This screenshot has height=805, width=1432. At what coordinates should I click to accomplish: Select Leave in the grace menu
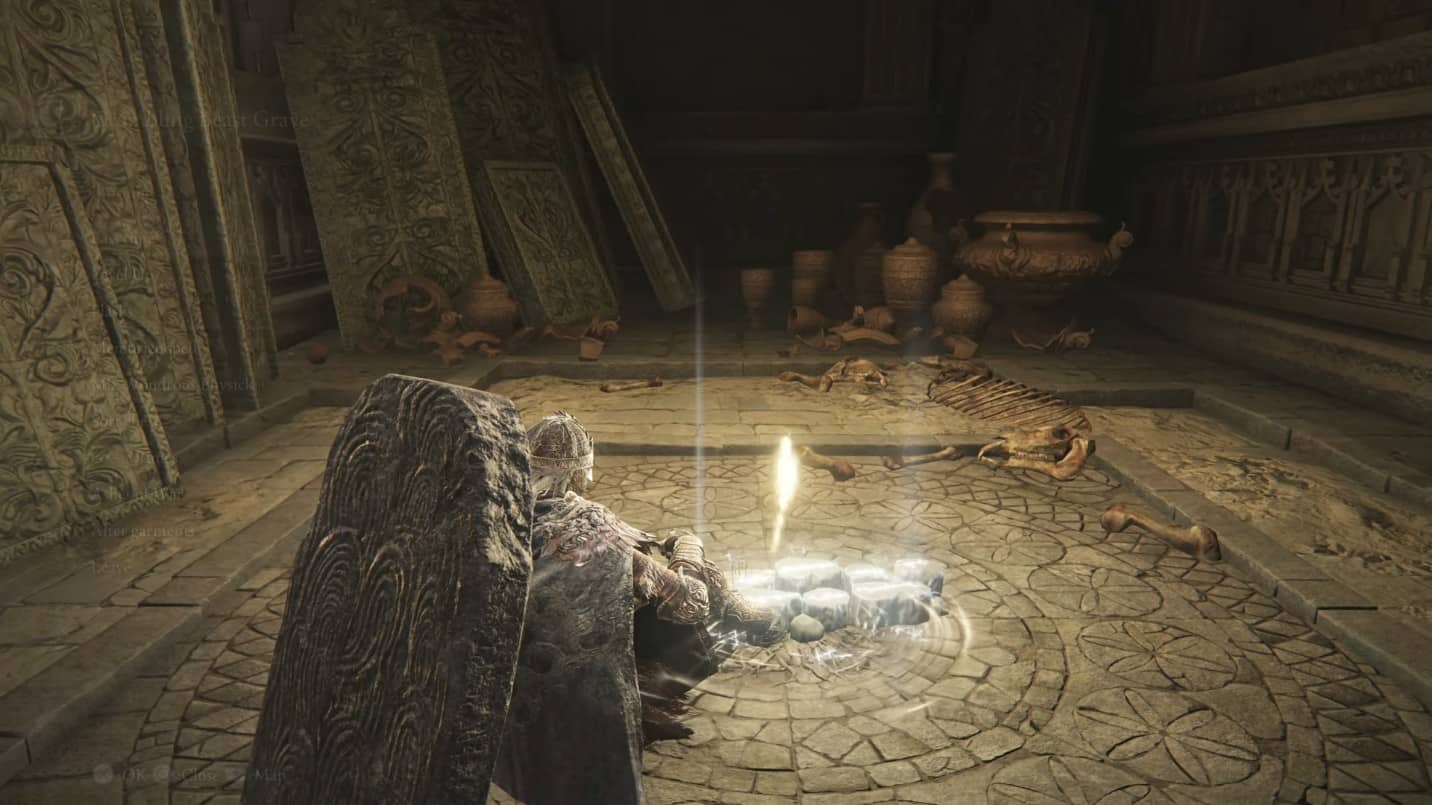pos(106,566)
